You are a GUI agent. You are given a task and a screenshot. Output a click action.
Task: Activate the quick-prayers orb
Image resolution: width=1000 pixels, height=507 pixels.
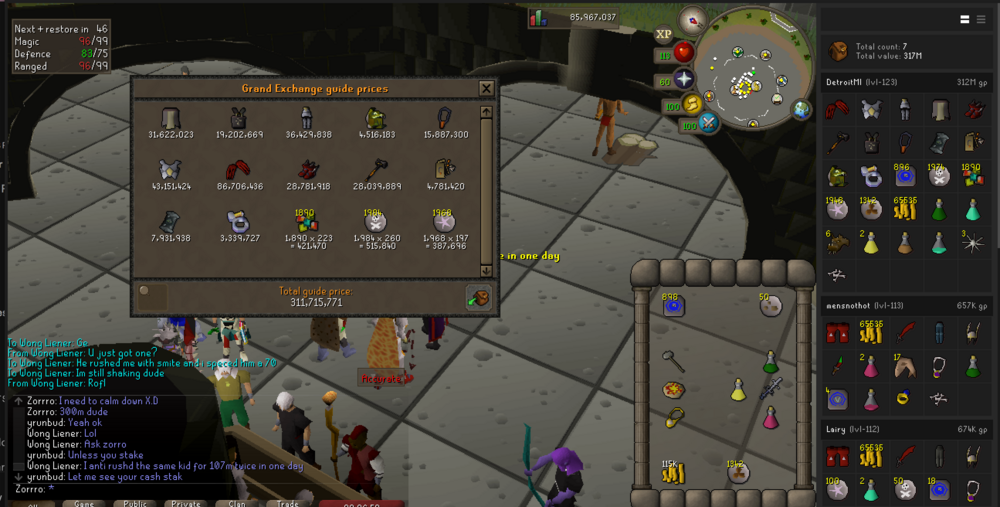[684, 79]
